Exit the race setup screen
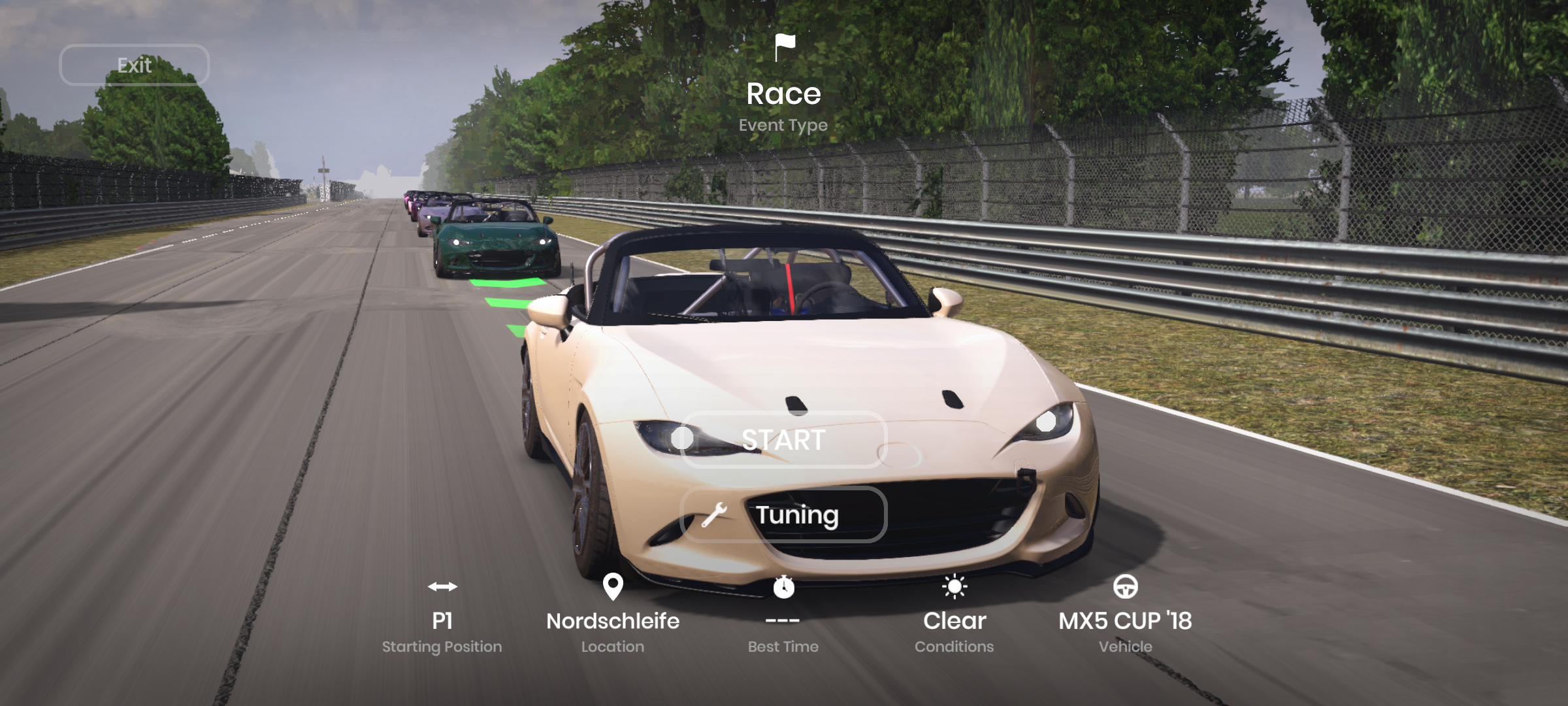 pos(134,65)
